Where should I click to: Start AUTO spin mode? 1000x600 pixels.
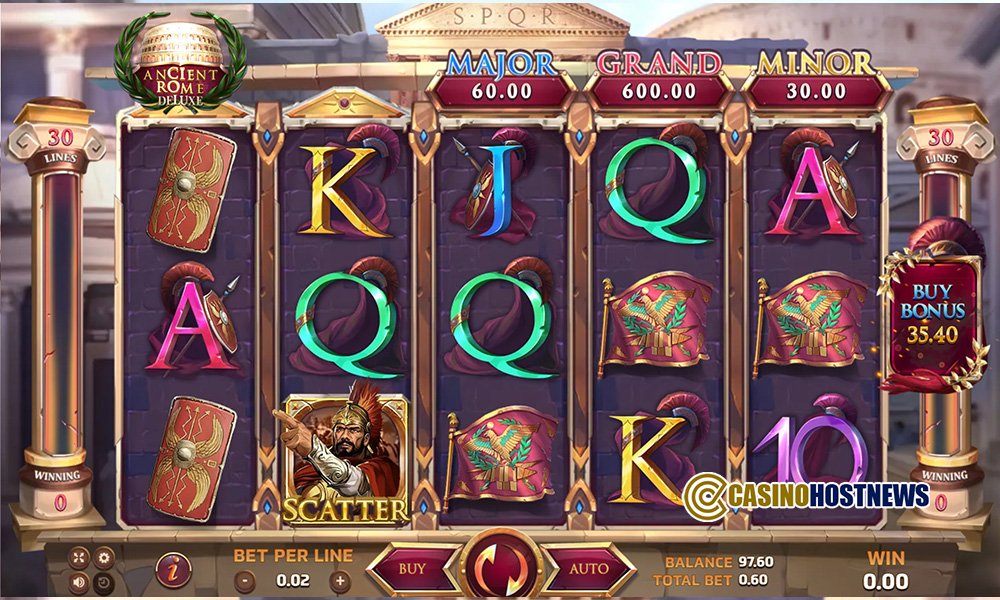point(589,569)
